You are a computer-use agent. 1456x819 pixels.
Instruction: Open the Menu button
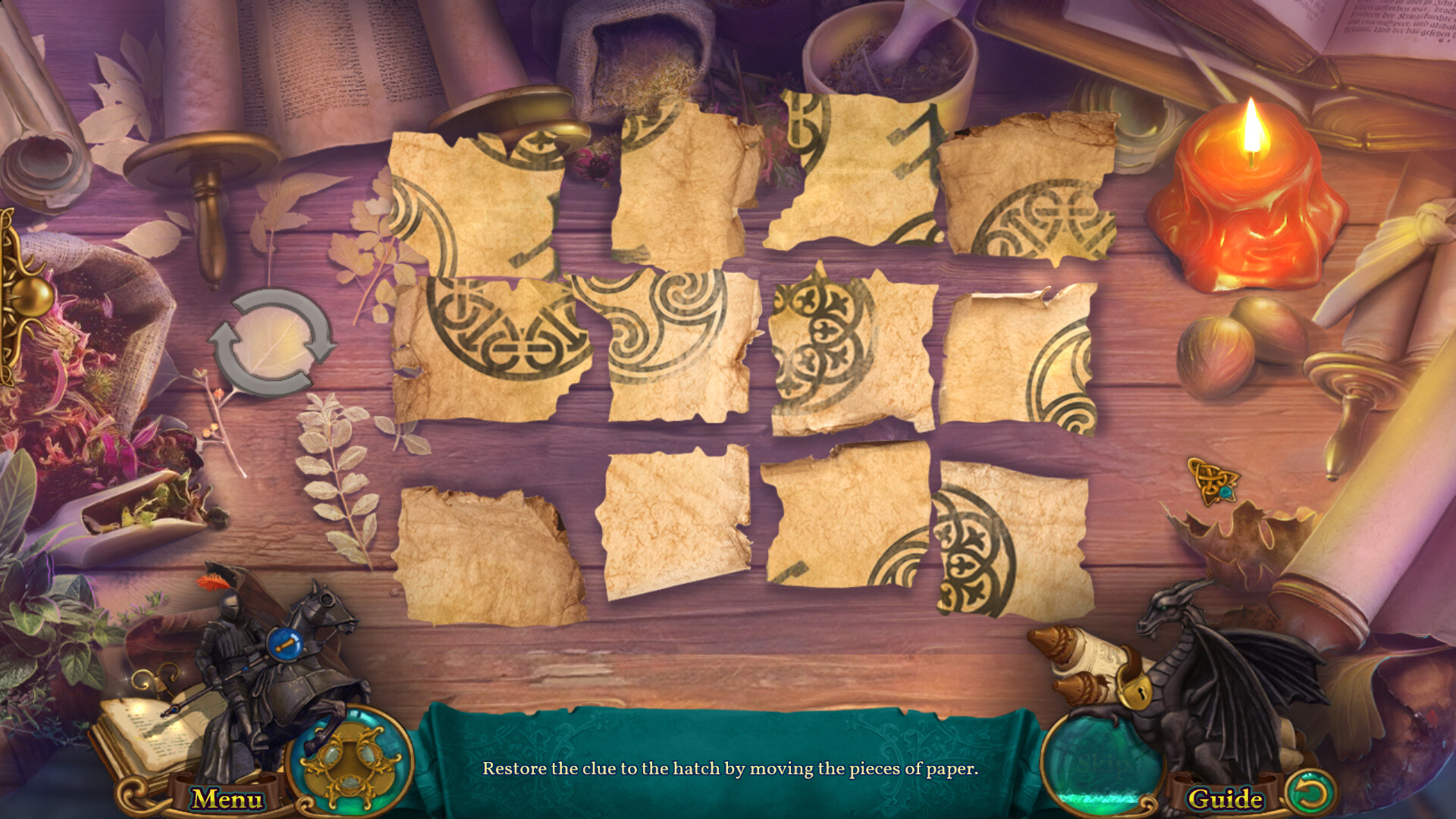(227, 799)
